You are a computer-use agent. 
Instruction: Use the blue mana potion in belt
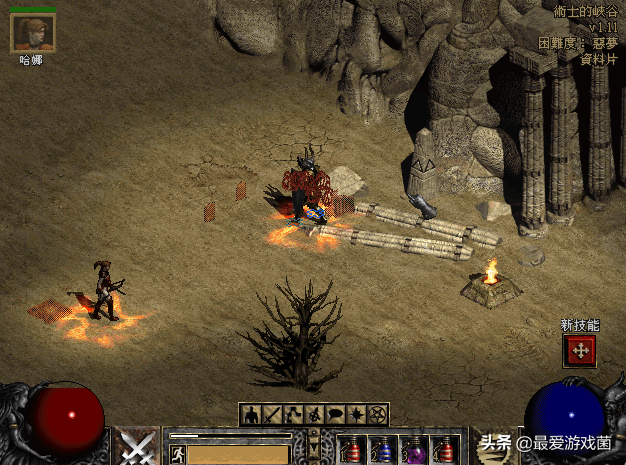coord(383,450)
